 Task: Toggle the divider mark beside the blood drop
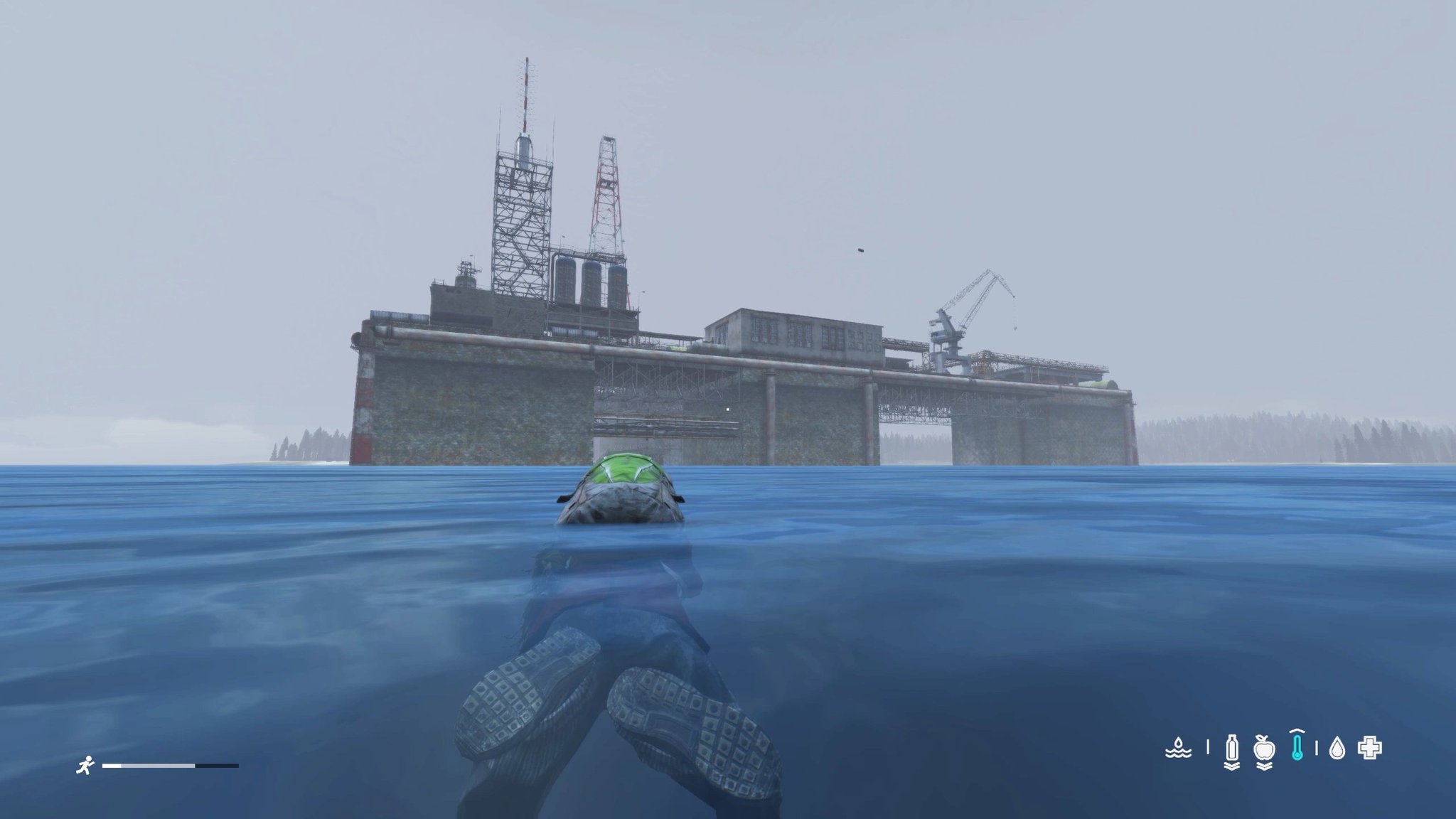click(x=1317, y=749)
